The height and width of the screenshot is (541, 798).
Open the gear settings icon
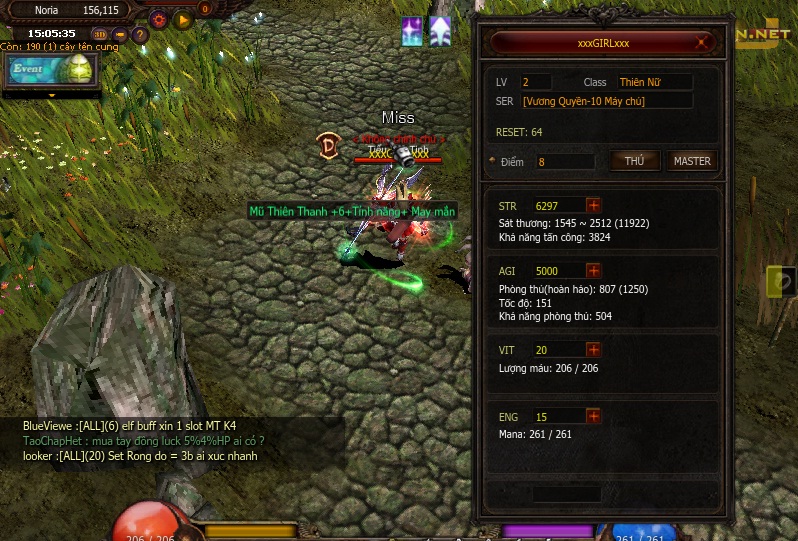(x=158, y=19)
